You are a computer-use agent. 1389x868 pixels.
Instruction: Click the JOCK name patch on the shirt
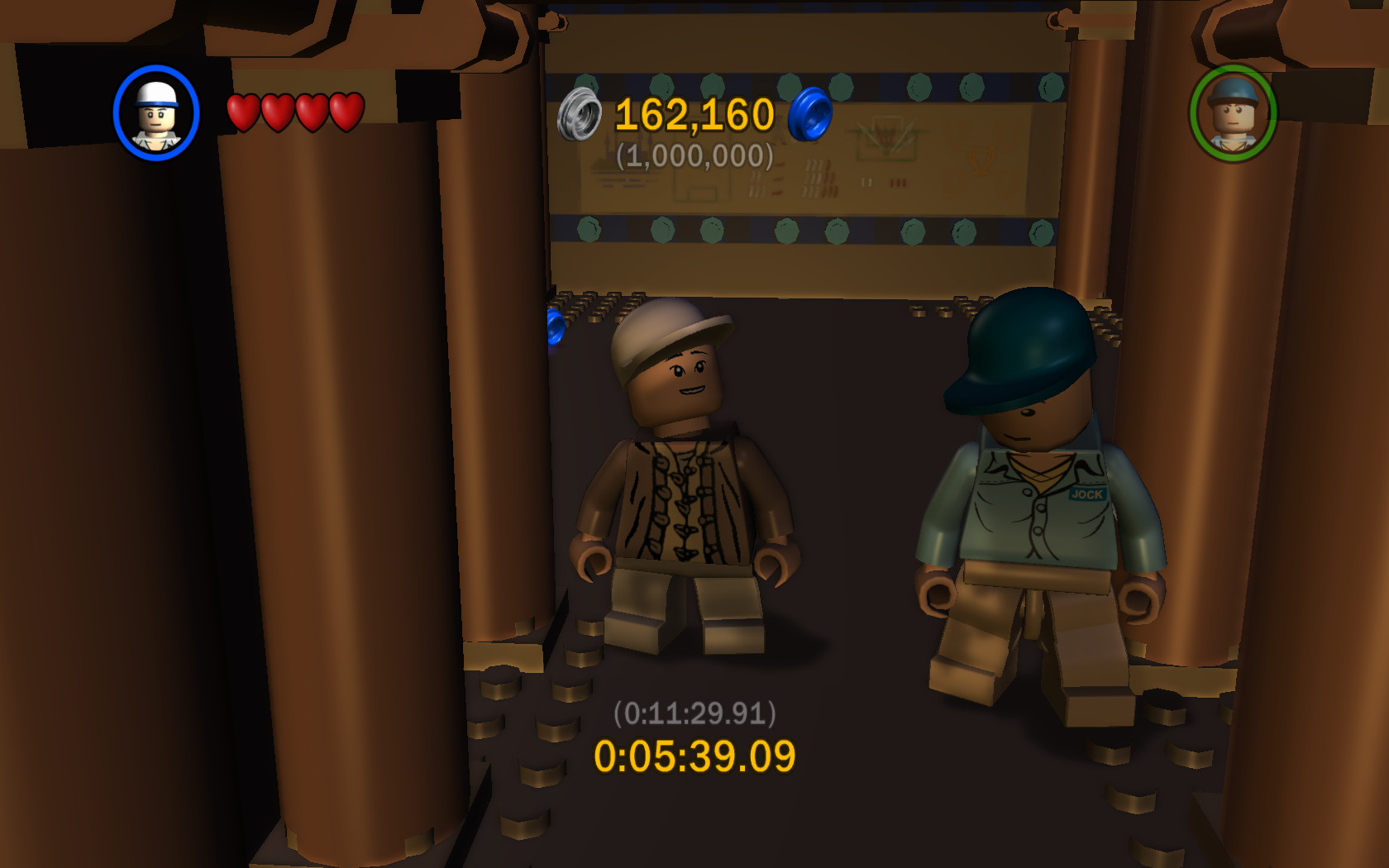(1088, 494)
